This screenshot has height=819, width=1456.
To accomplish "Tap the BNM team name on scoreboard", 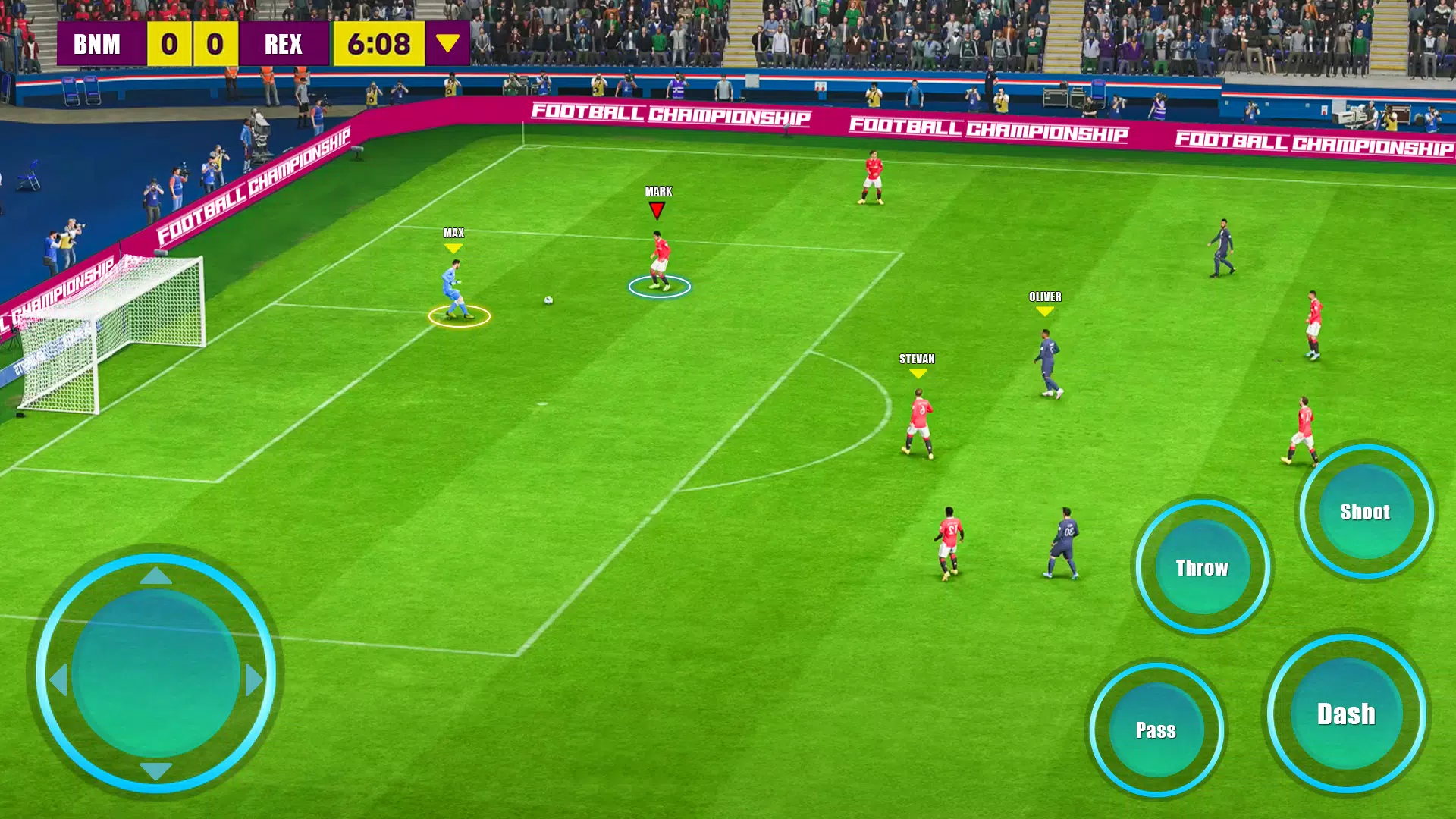I will point(99,43).
